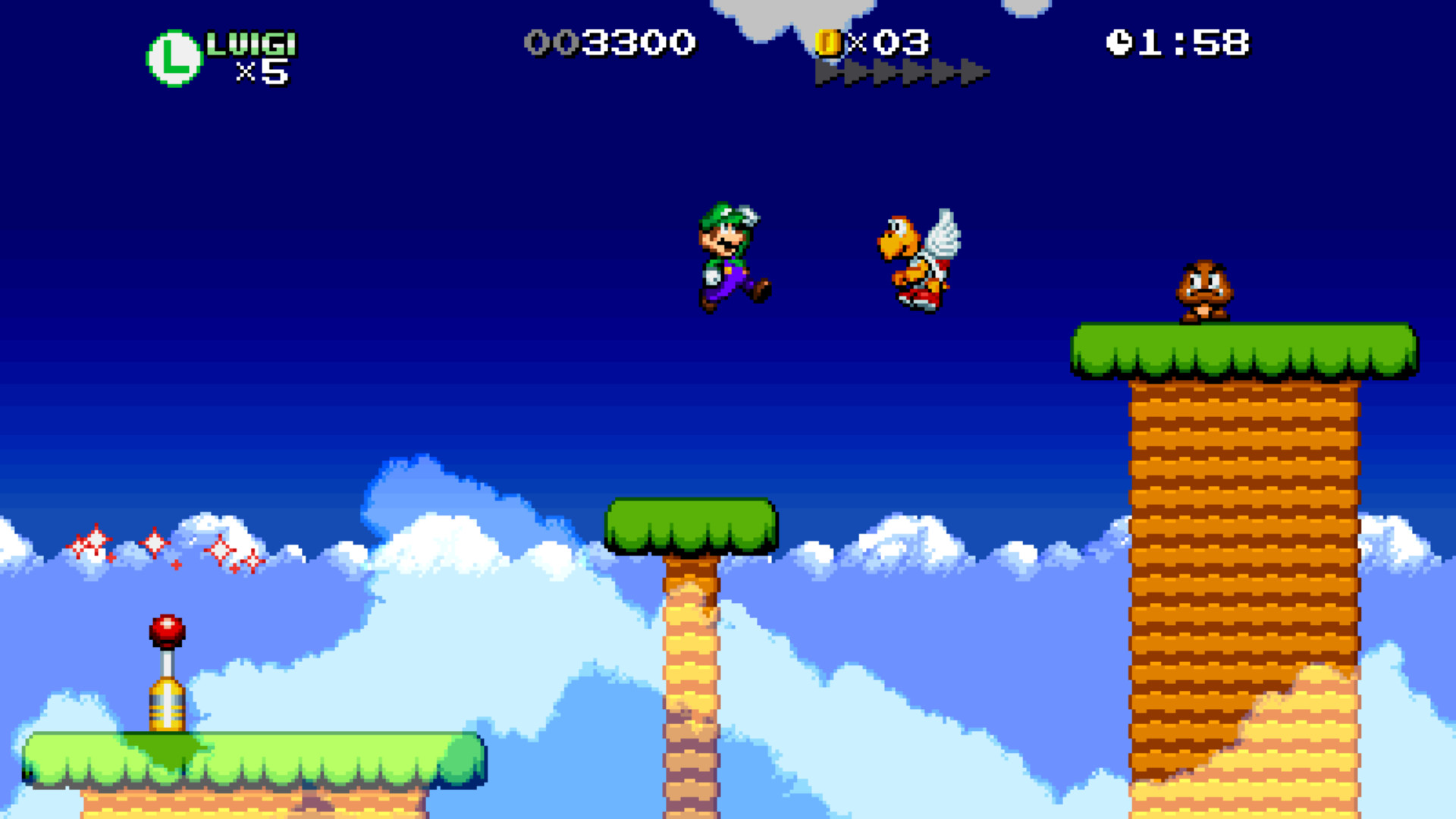Viewport: 1456px width, 819px height.
Task: Click the red flying Koopa Paratroopa
Action: (918, 258)
